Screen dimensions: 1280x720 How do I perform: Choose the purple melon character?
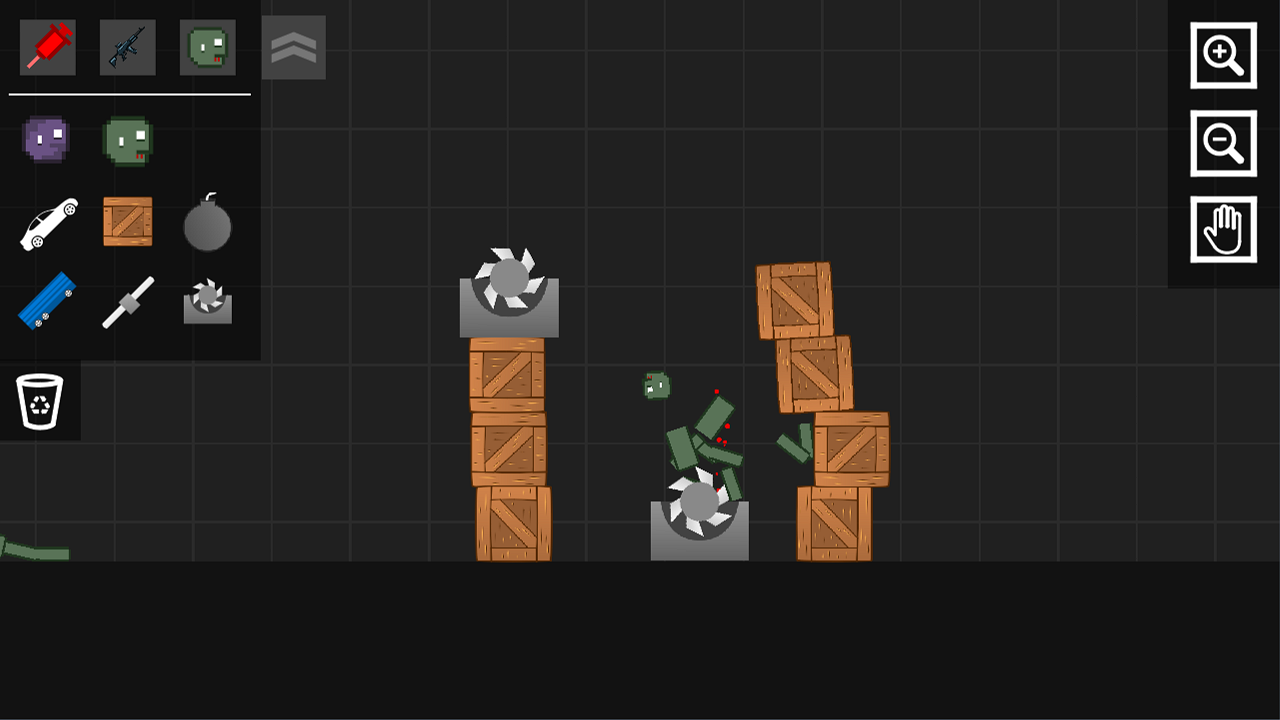pos(45,140)
